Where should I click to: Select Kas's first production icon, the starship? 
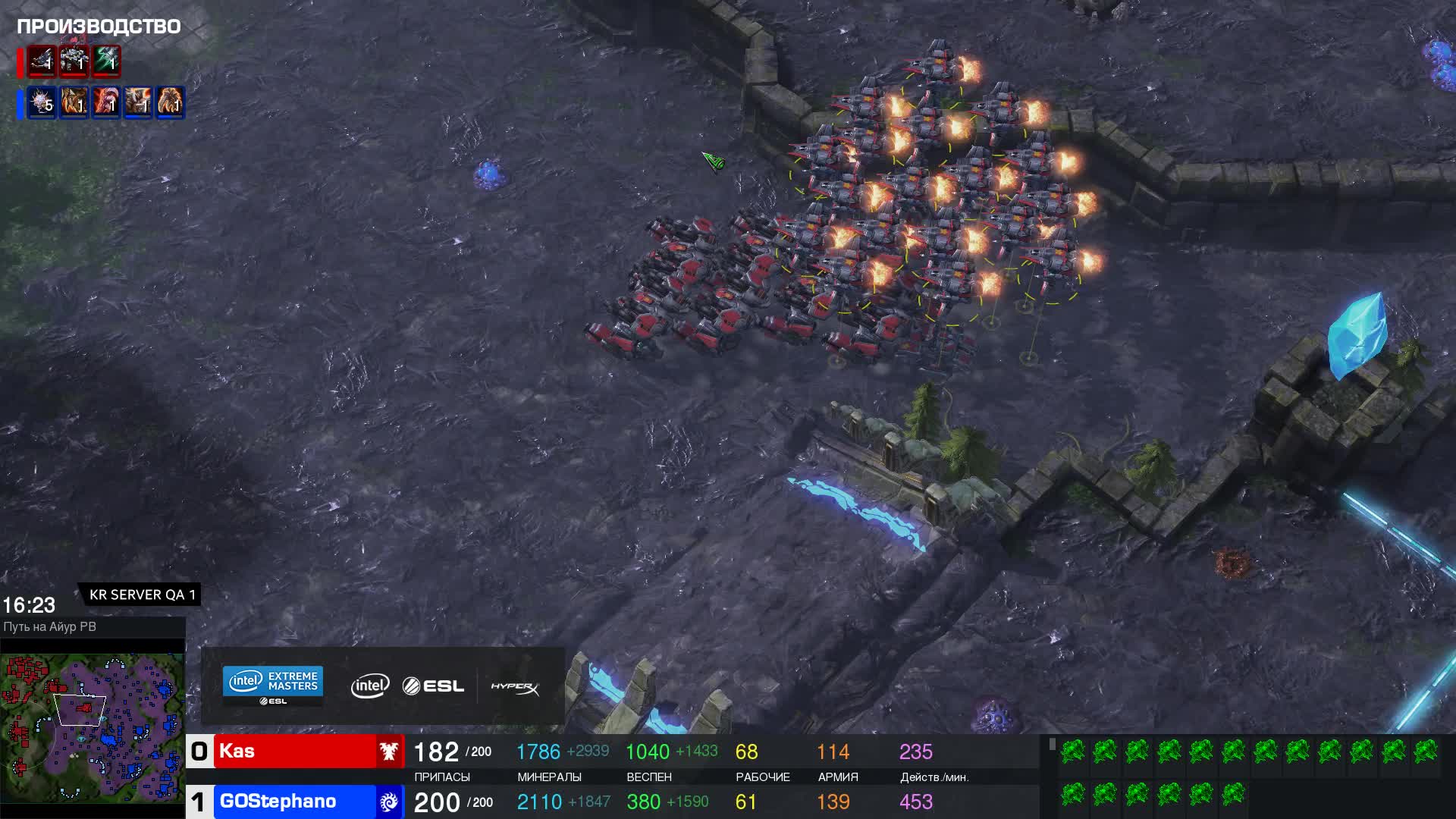(42, 61)
